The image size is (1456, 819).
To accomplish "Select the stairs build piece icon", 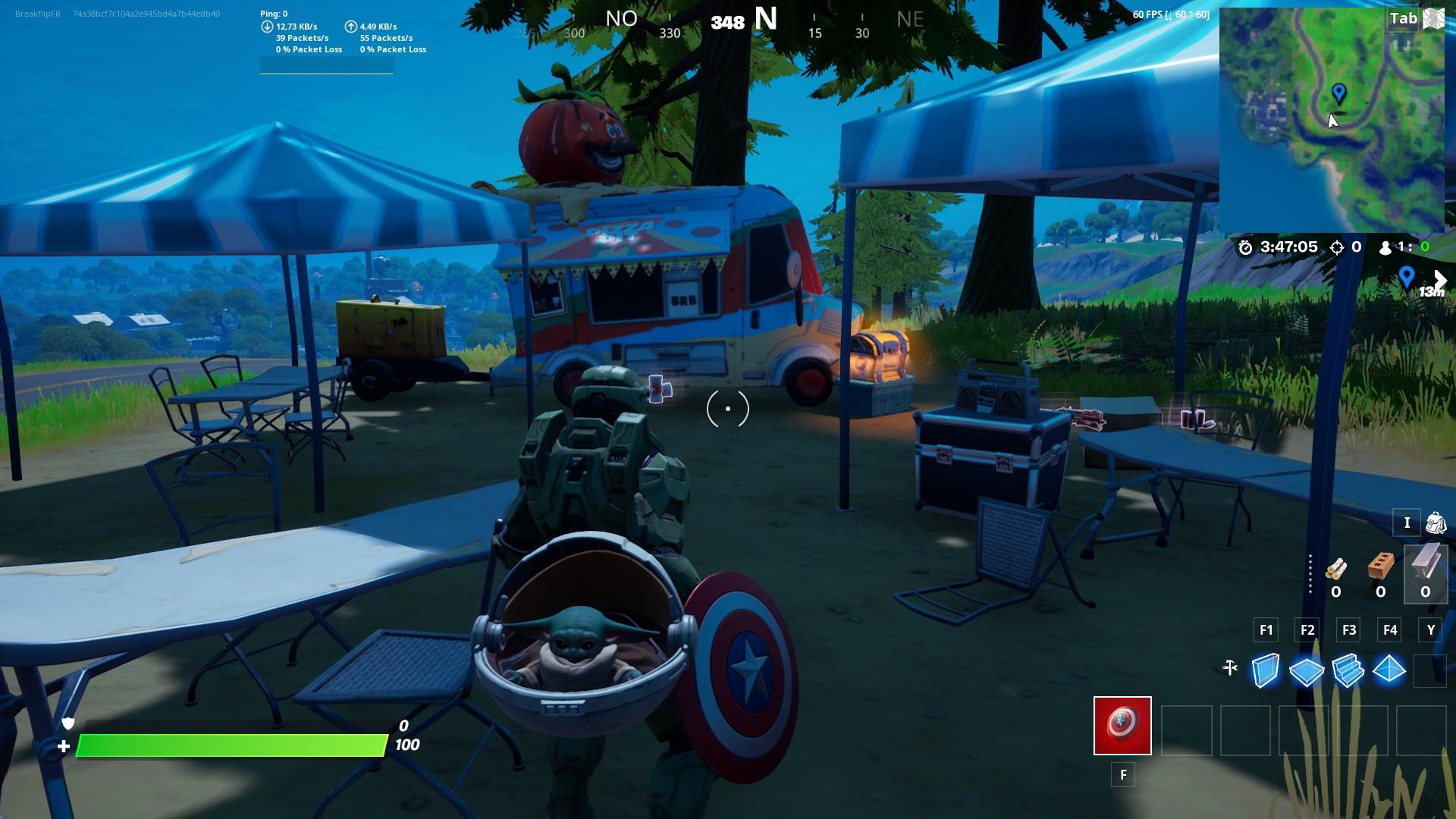I will tap(1348, 671).
